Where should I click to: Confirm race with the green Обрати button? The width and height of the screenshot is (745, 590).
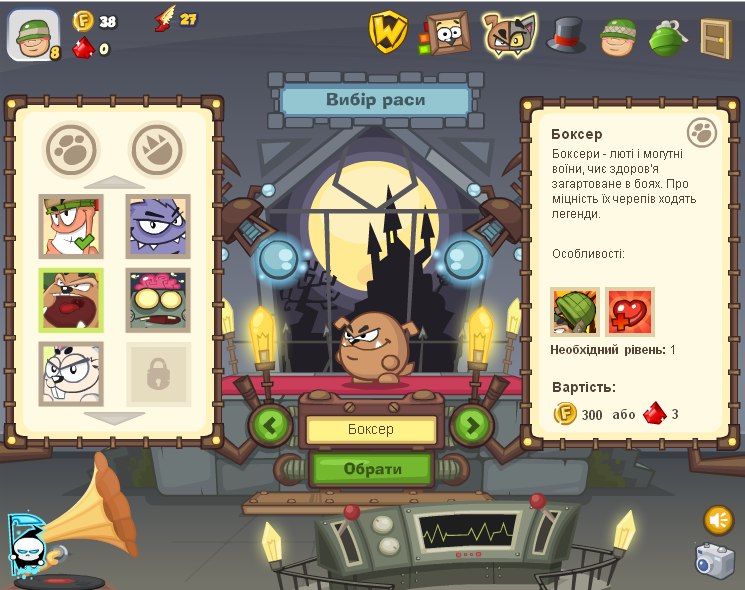click(372, 468)
